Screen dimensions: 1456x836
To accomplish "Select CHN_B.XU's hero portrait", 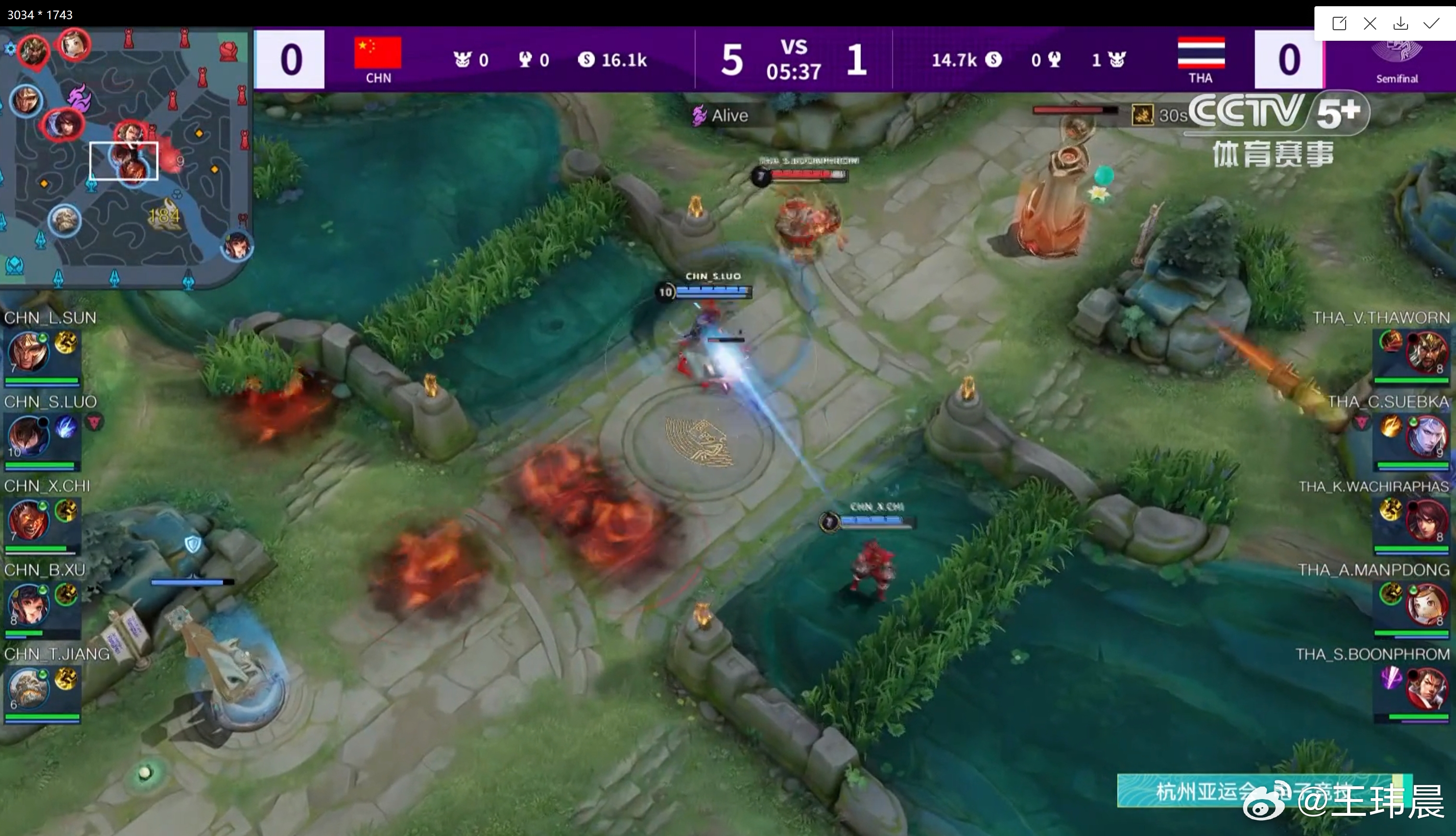I will (x=27, y=603).
